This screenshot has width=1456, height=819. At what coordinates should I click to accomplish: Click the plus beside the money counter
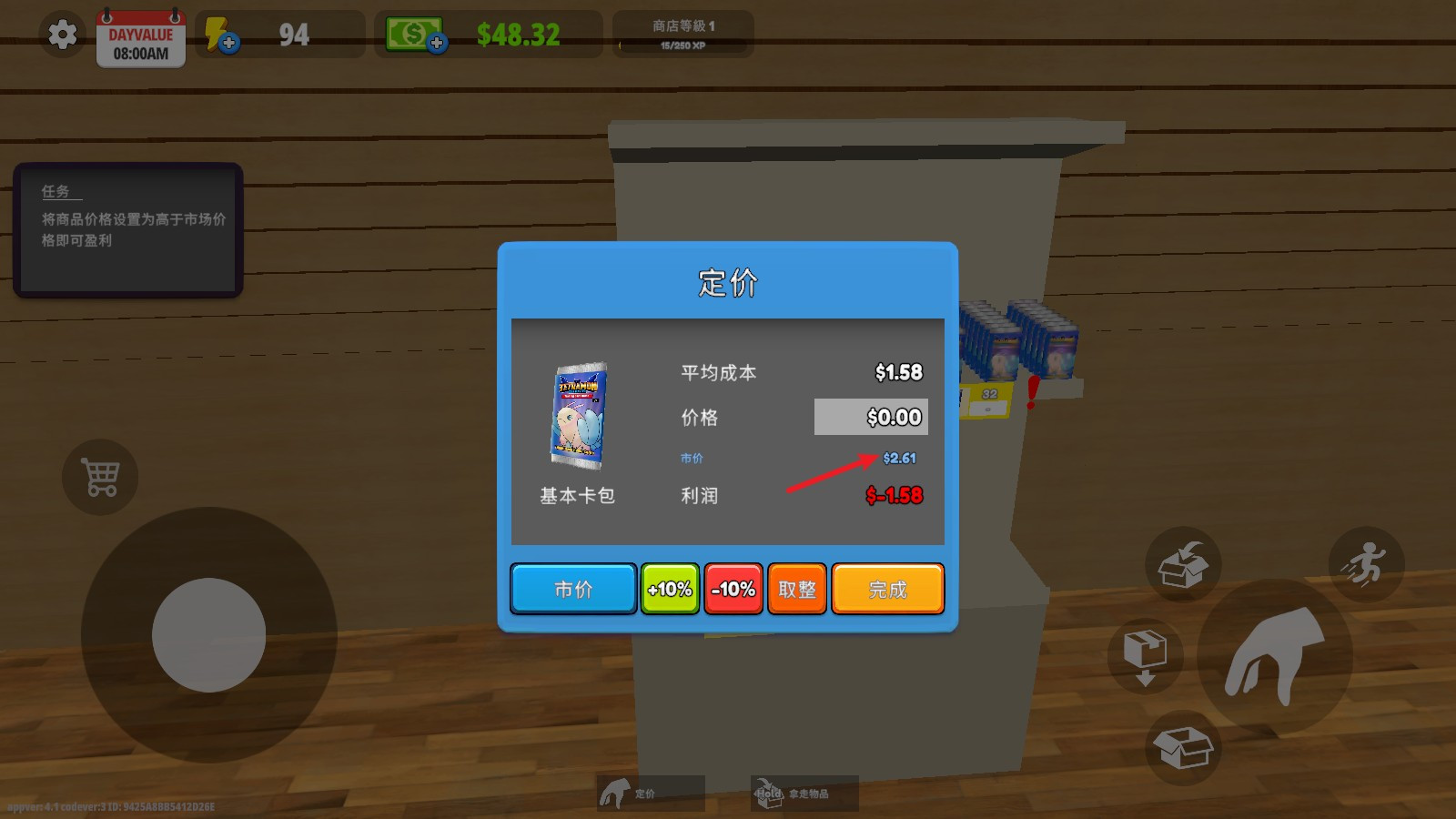(439, 44)
